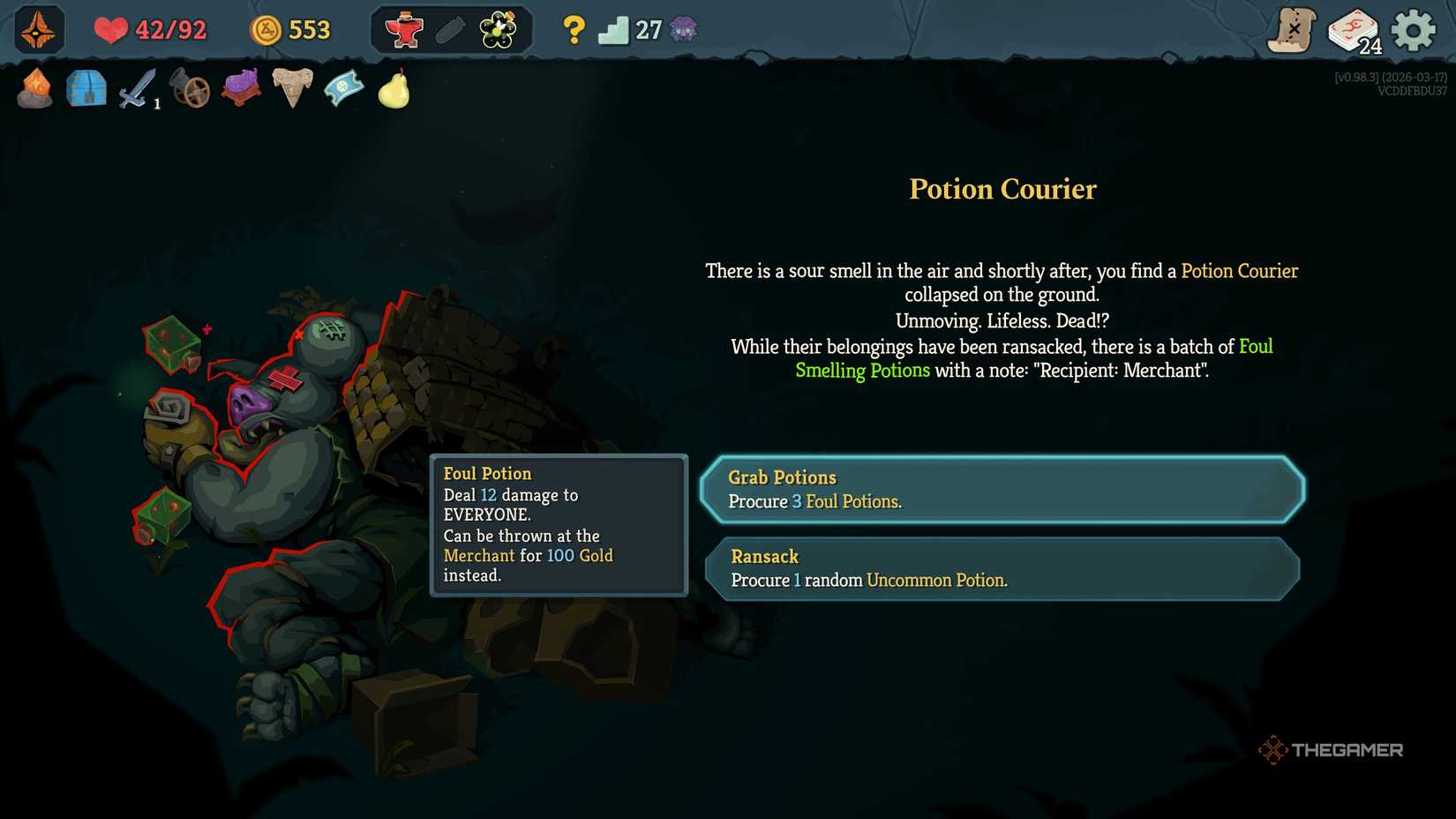Open the settings gear

1412,28
